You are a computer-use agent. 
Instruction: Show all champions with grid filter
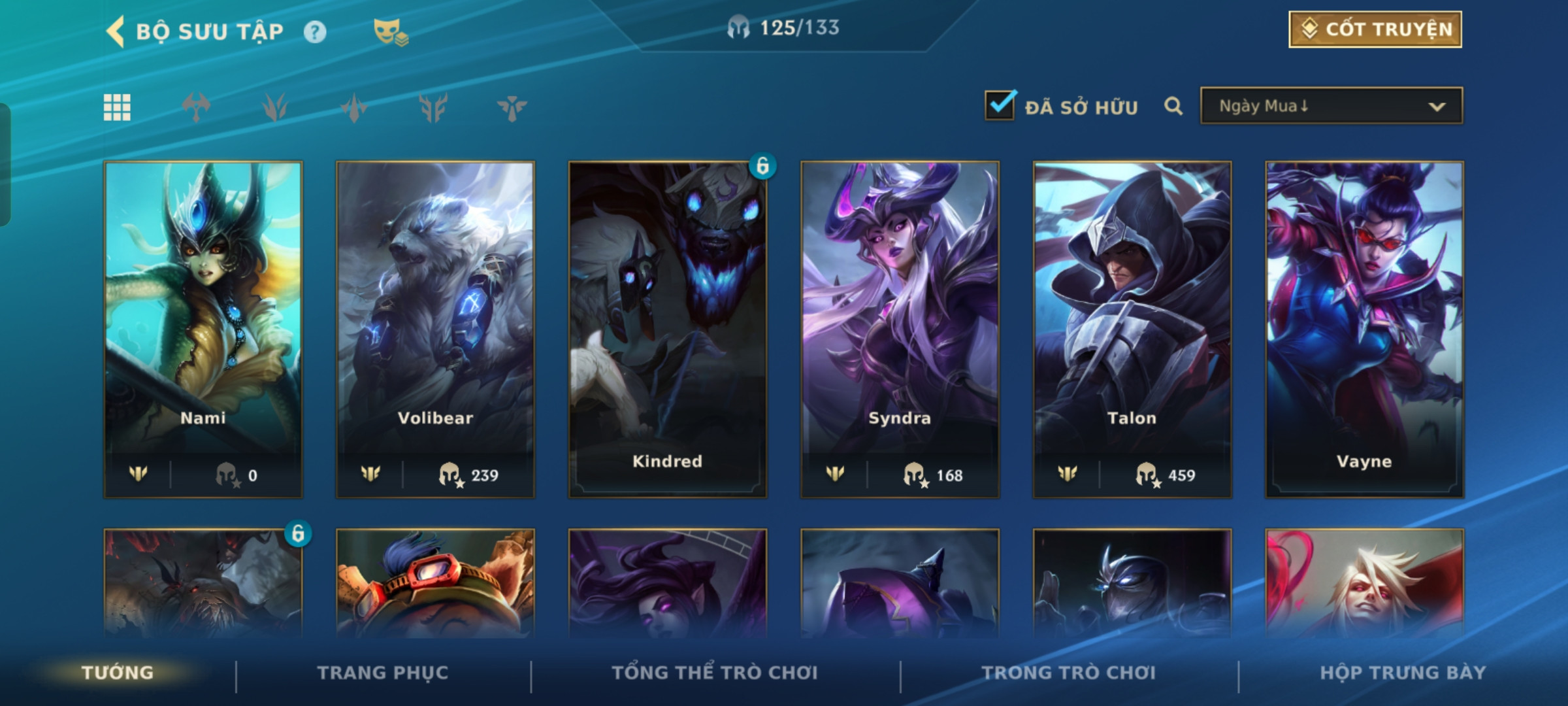point(118,107)
